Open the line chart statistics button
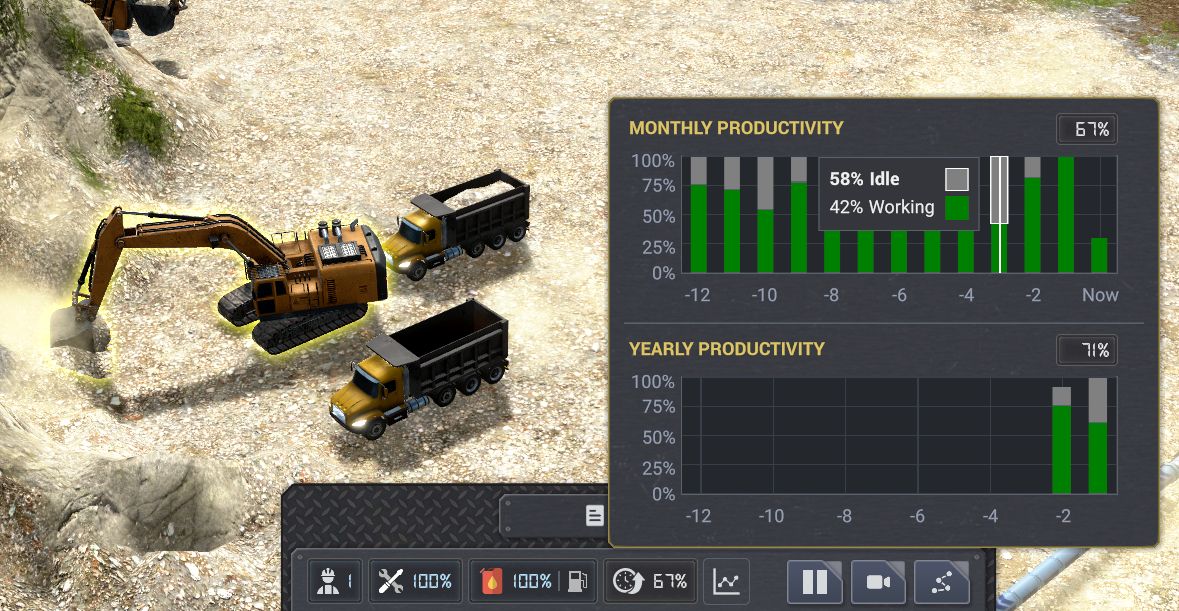 (727, 581)
